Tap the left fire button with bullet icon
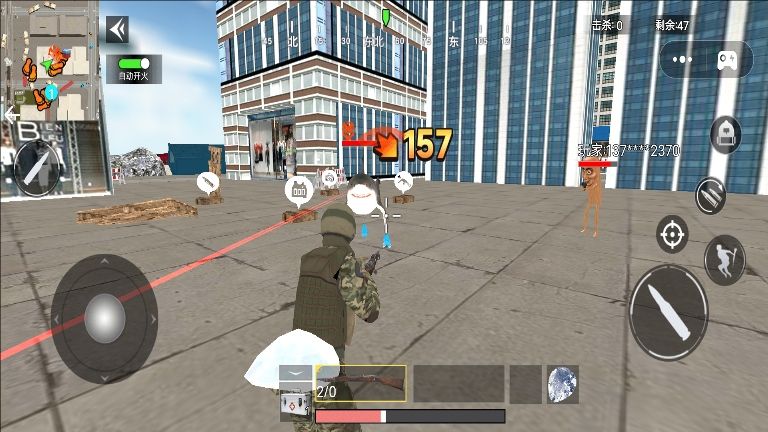The width and height of the screenshot is (768, 432). (38, 168)
